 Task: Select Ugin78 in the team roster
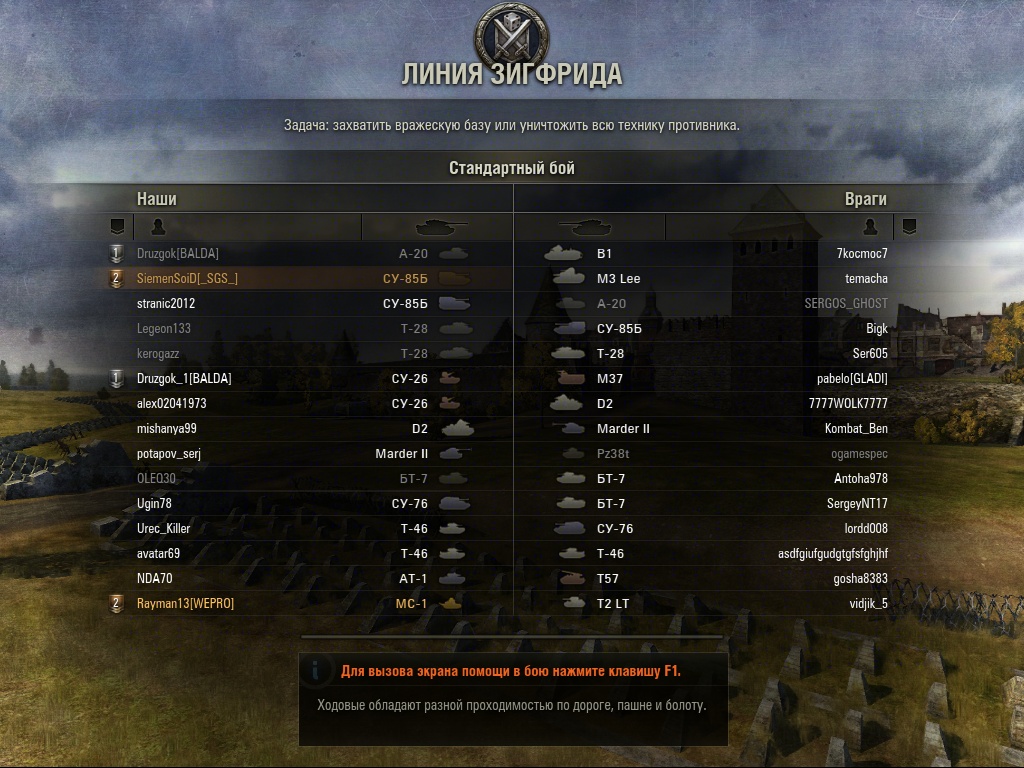[x=154, y=504]
